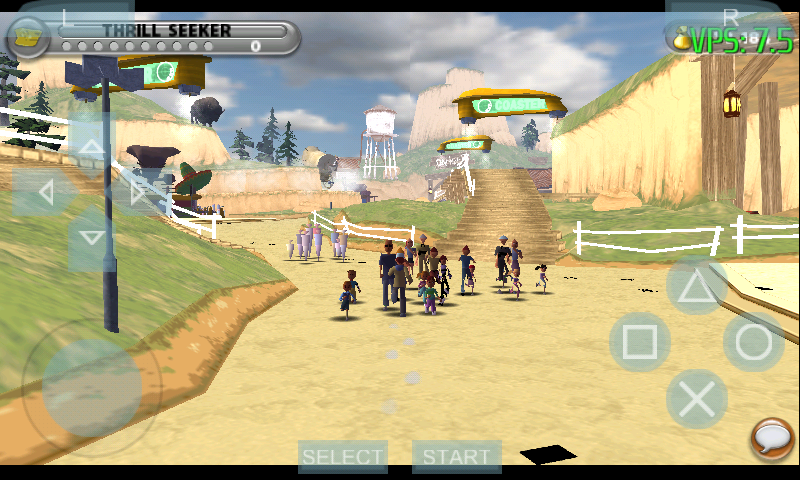Image resolution: width=800 pixels, height=480 pixels.
Task: Open the orange speech bubble chat icon
Action: point(773,439)
